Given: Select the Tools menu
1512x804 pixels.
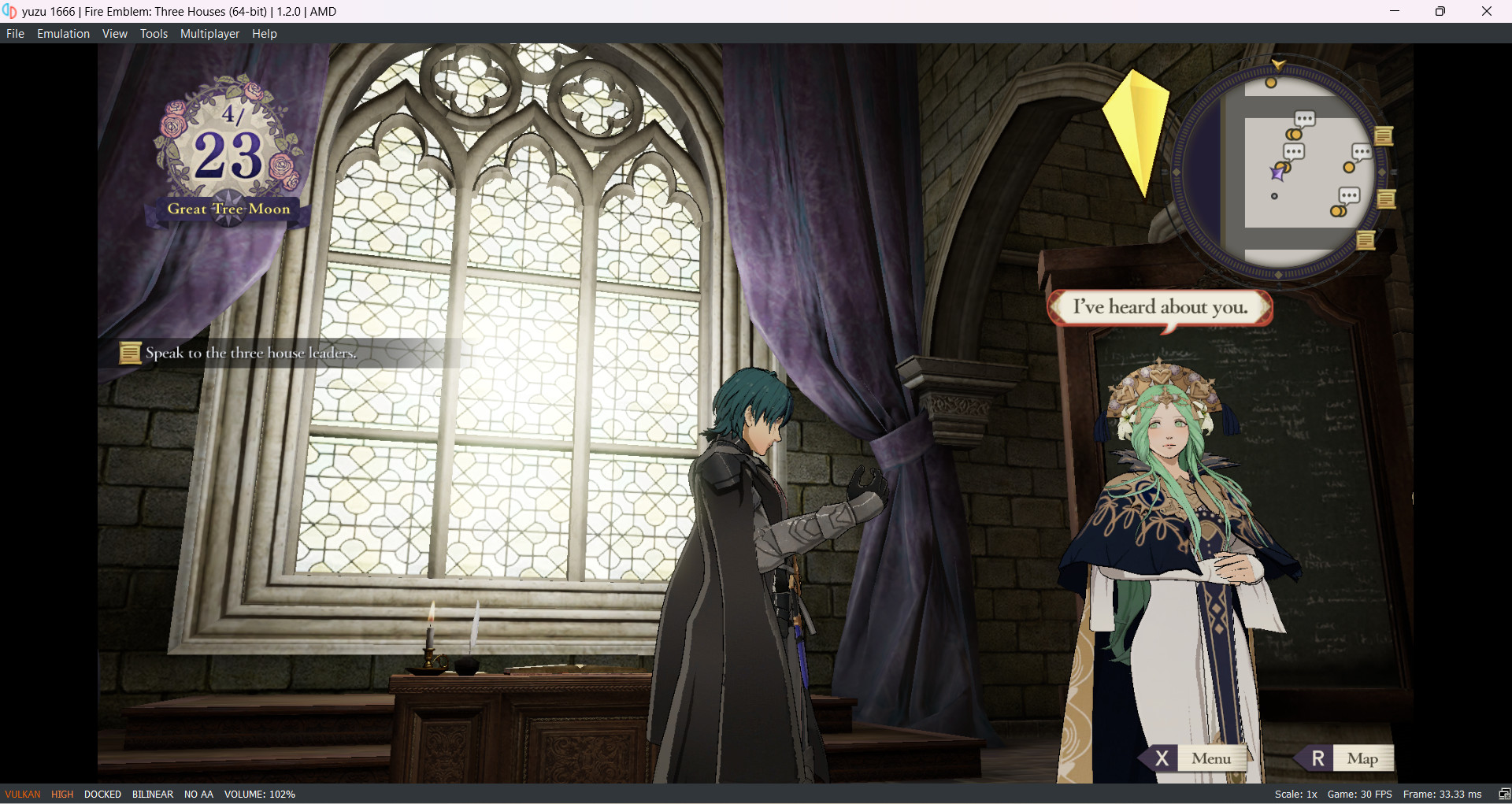Looking at the screenshot, I should coord(154,33).
